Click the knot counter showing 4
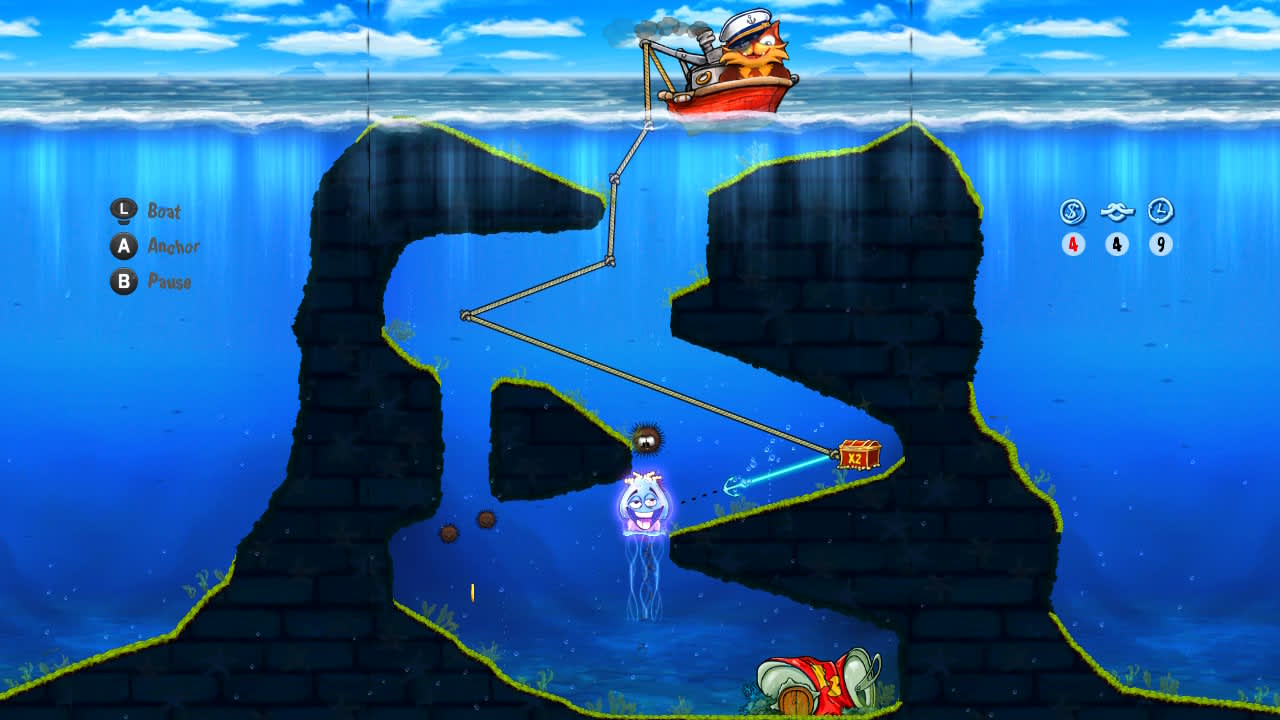1280x720 pixels. pos(1117,242)
